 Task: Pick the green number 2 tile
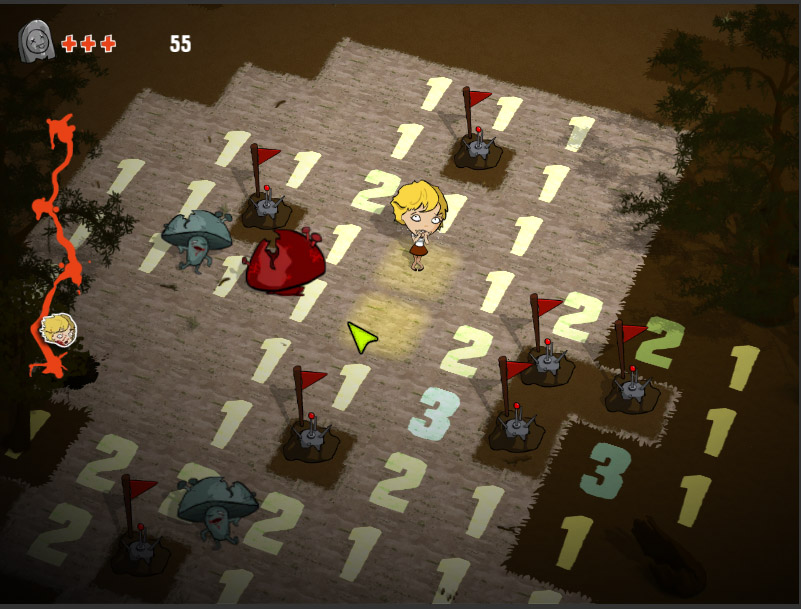tap(660, 341)
